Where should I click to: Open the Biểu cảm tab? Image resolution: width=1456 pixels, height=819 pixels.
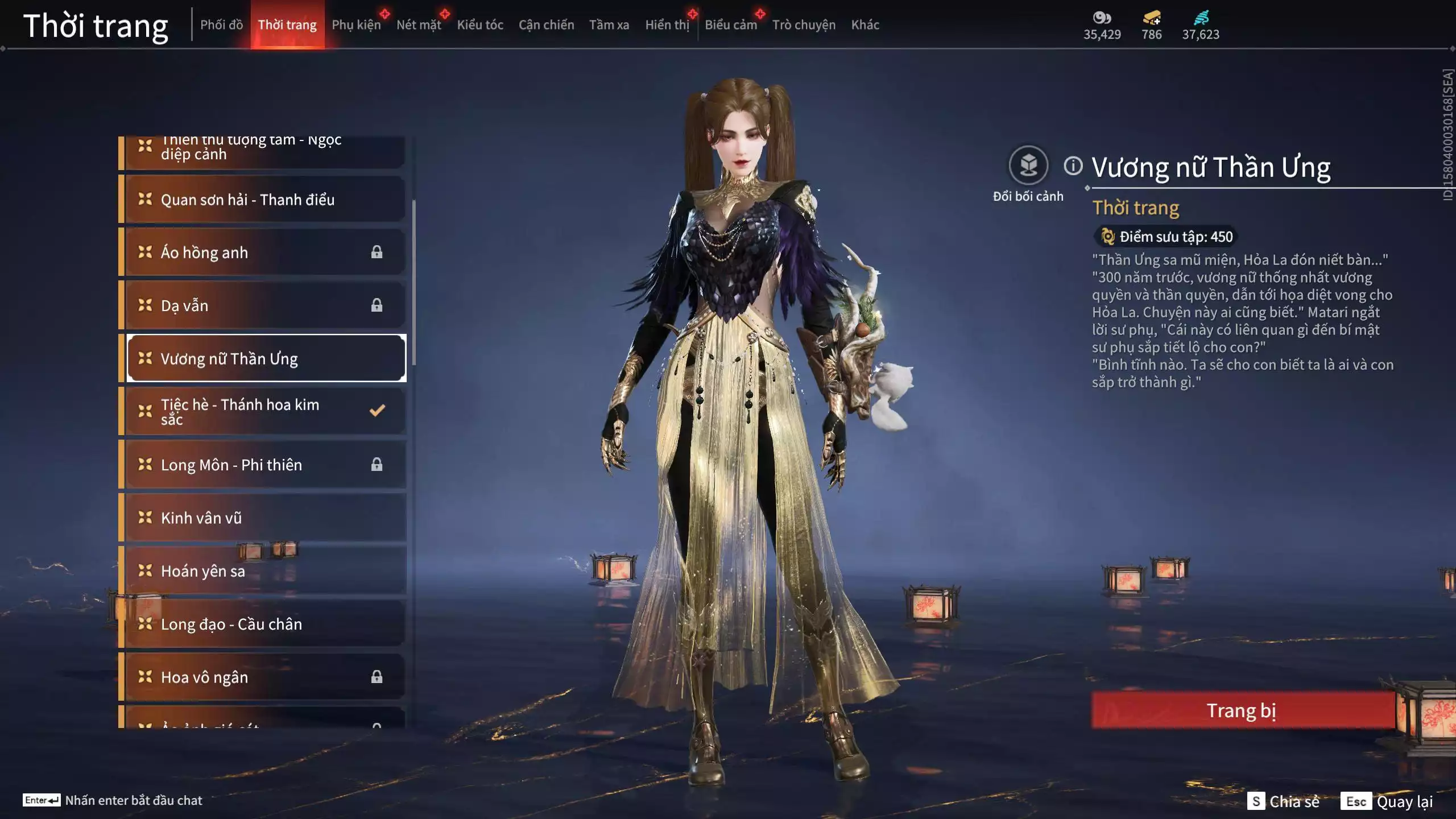[730, 24]
